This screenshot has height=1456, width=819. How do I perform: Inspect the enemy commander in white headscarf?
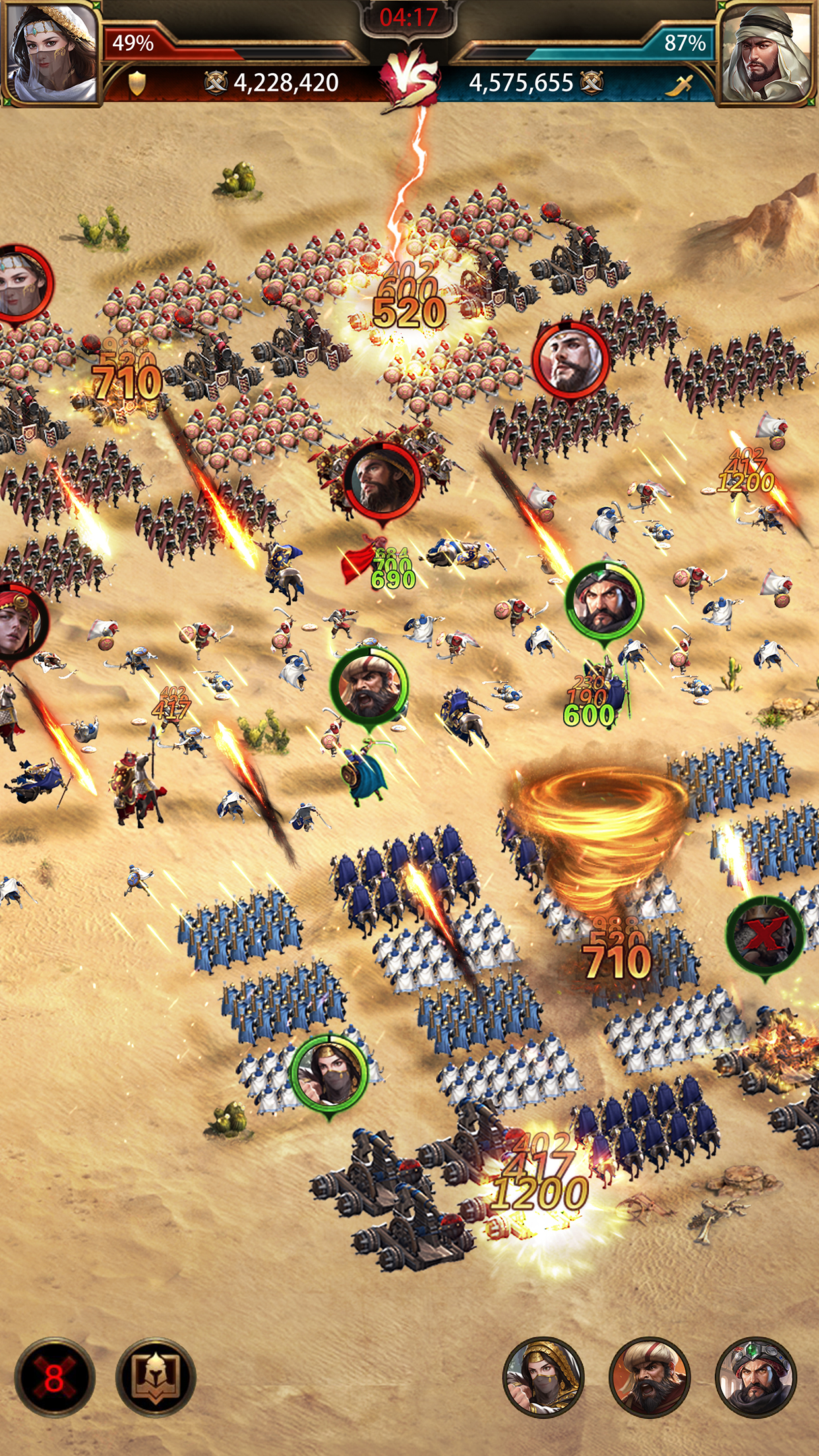[766, 53]
